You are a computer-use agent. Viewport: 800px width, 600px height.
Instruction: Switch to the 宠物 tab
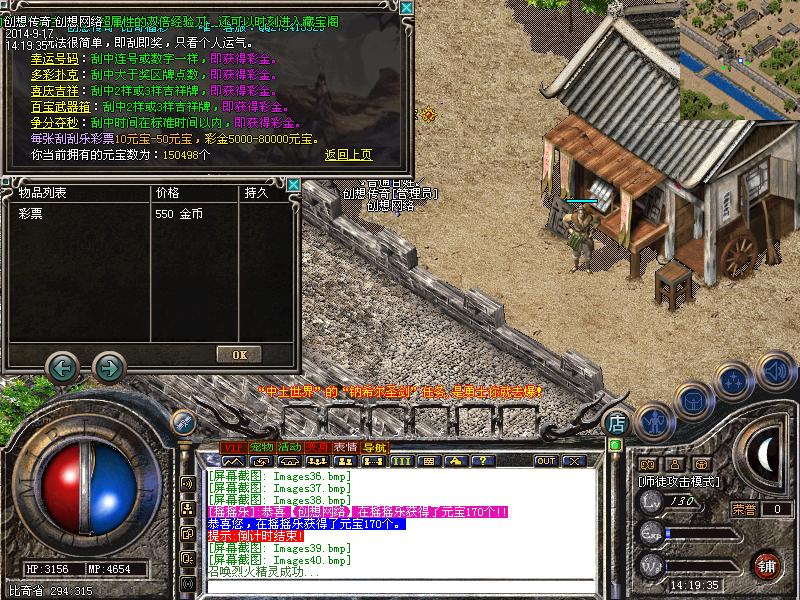pos(261,446)
